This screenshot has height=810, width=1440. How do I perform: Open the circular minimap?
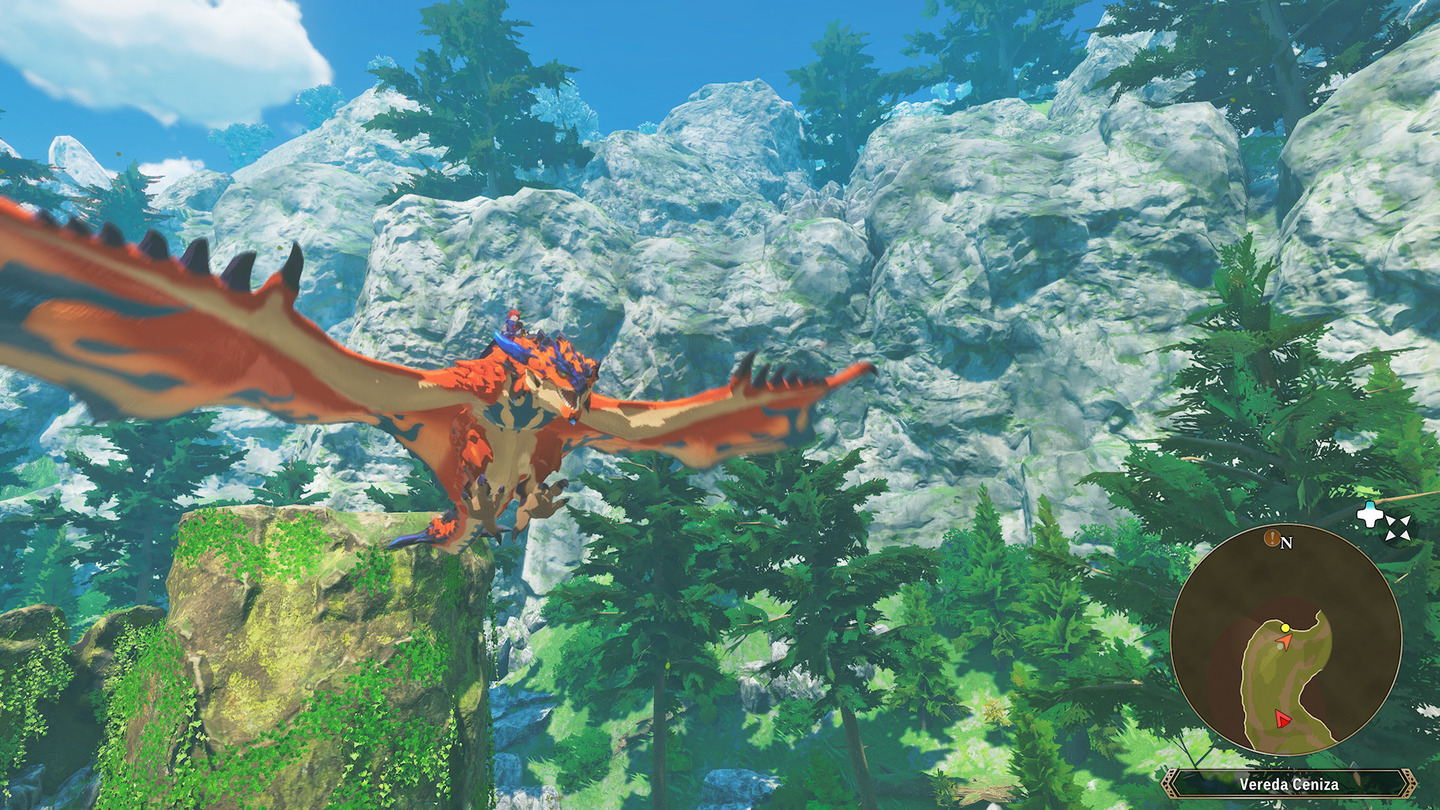tap(1286, 640)
